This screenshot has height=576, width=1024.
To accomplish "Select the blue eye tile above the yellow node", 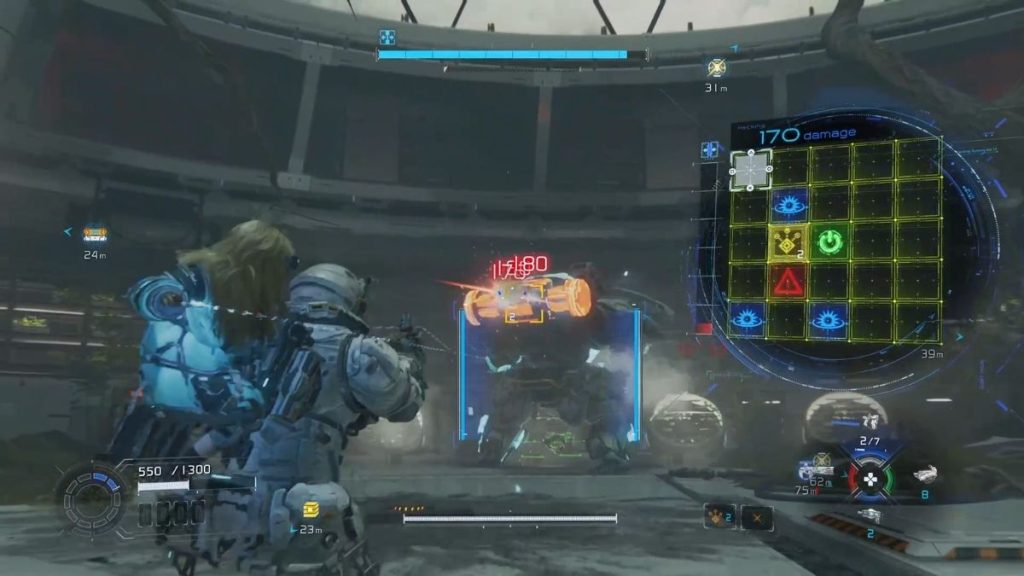I will [x=789, y=206].
